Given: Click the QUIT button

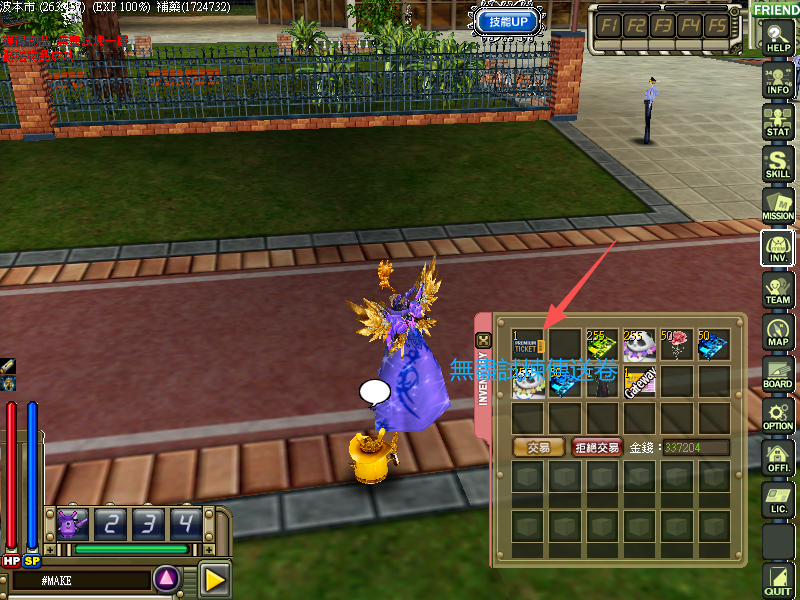Looking at the screenshot, I should [777, 580].
